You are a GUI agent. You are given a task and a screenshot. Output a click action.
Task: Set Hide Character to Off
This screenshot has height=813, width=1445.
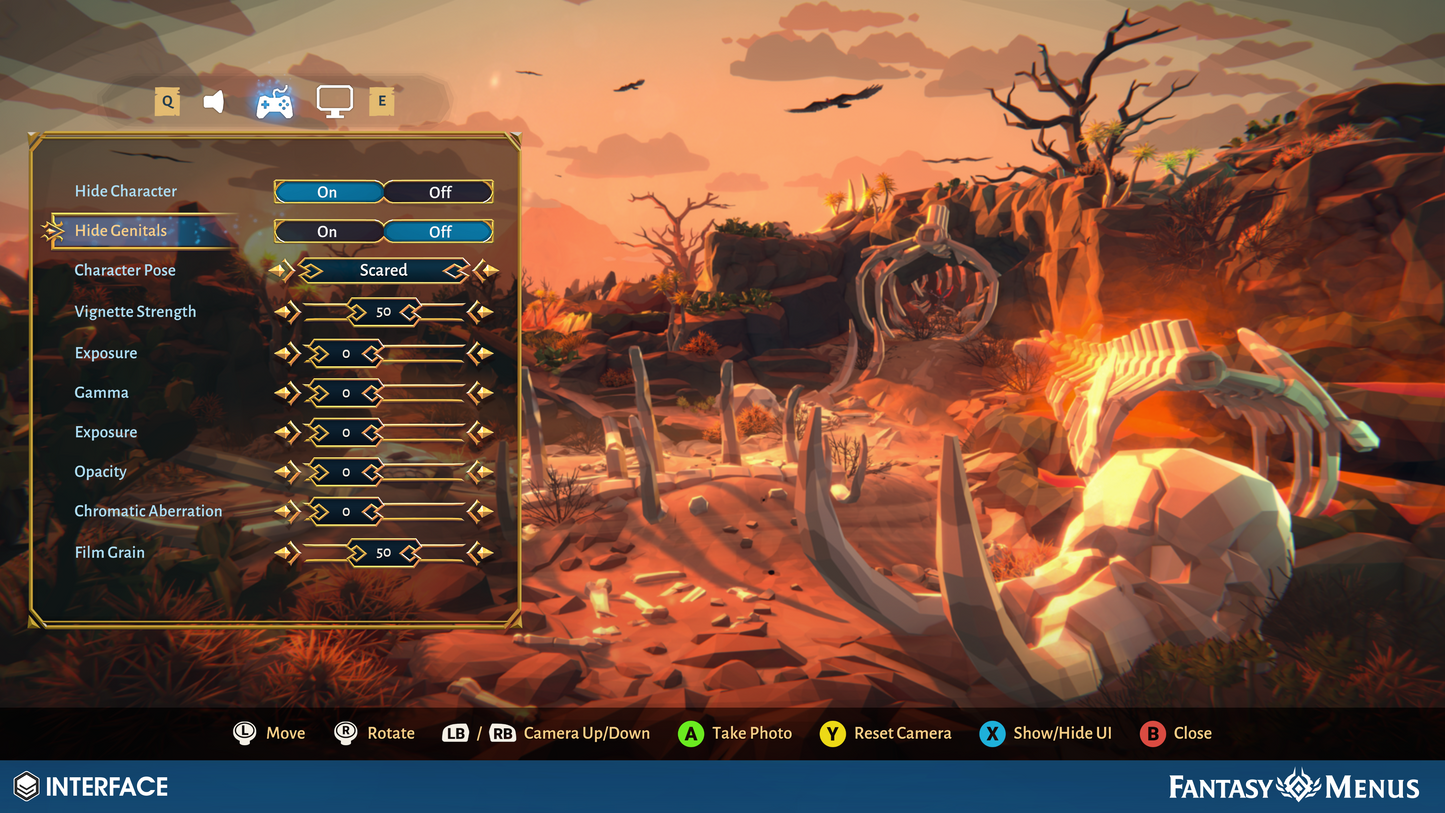coord(440,192)
